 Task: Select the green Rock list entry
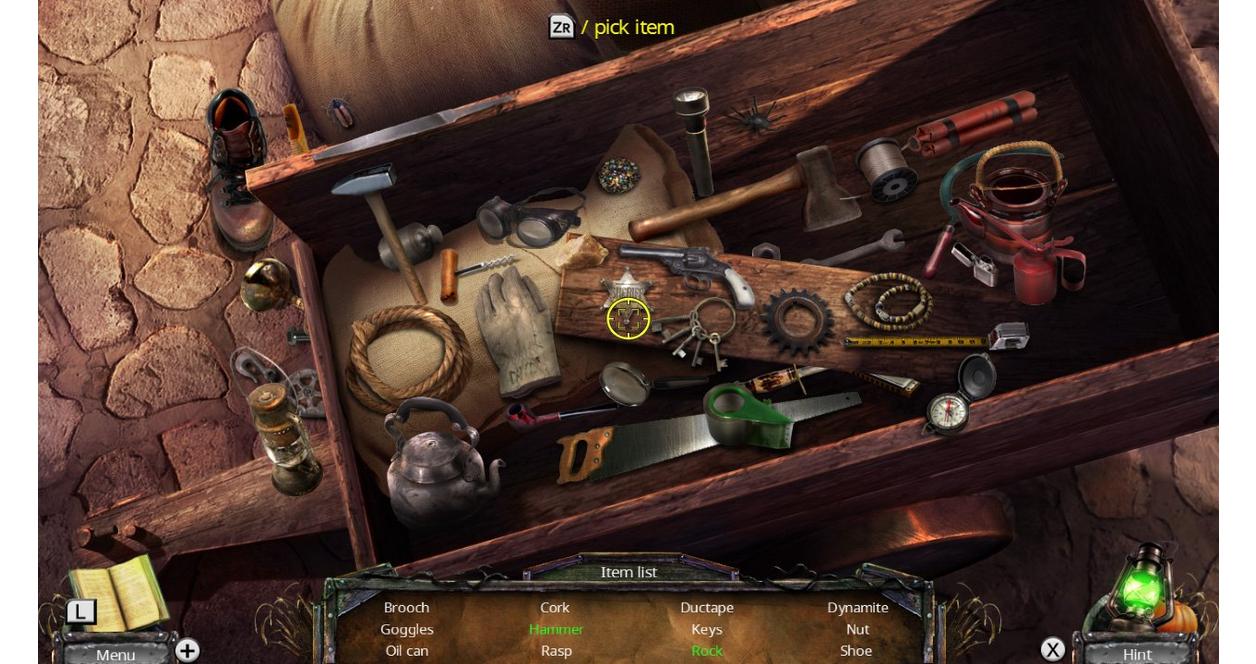[x=707, y=650]
